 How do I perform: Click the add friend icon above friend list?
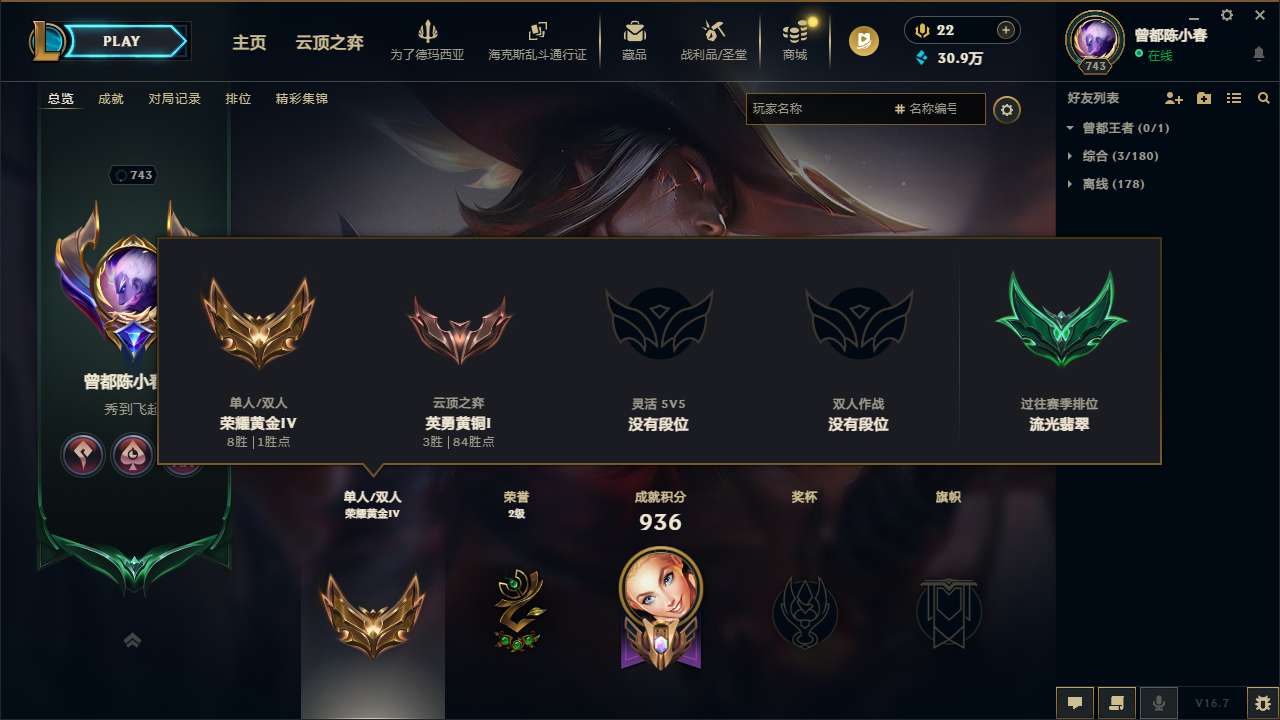(x=1173, y=98)
